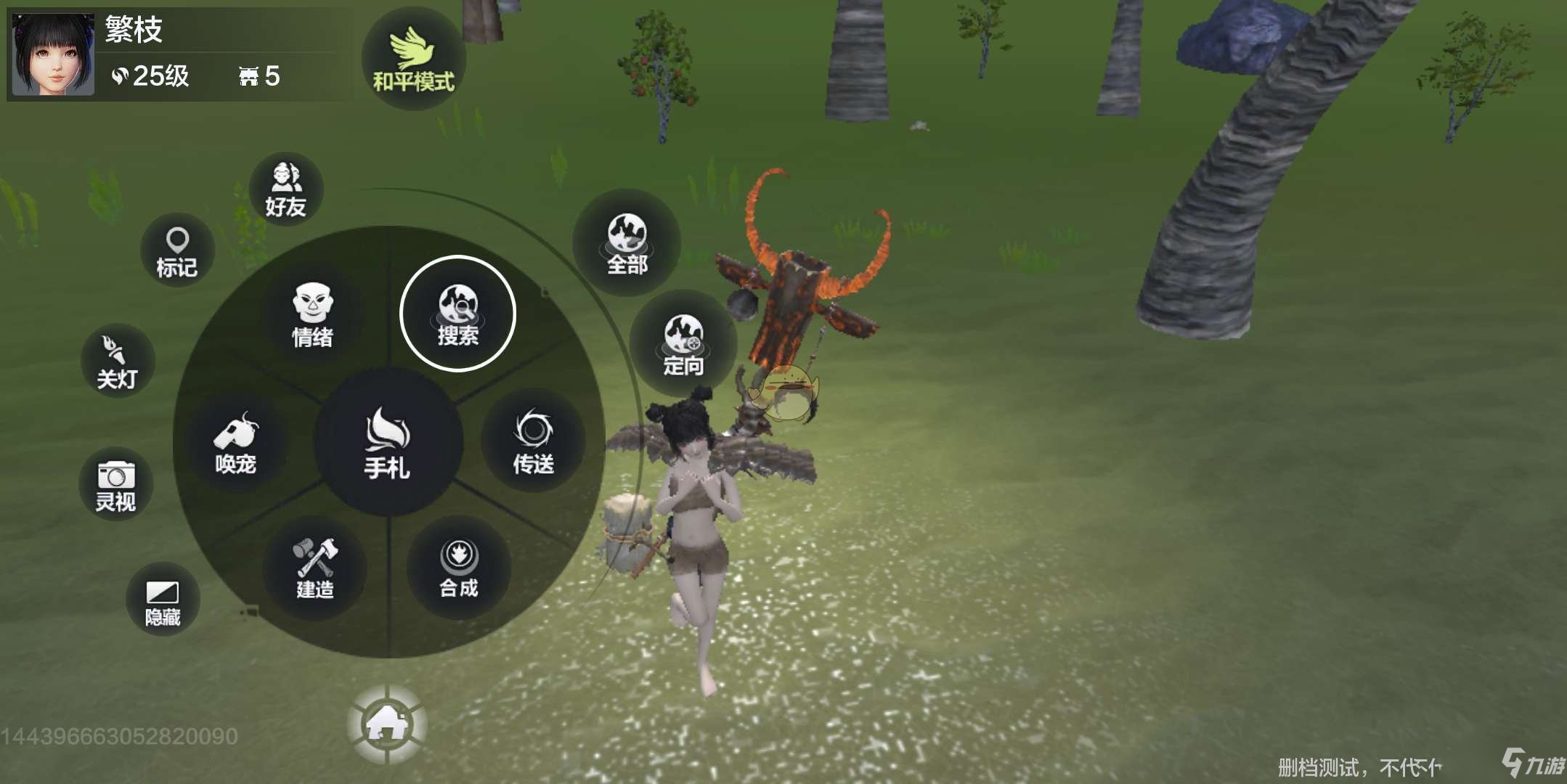
Task: Open the 情绪 emotes wheel
Action: tap(312, 315)
